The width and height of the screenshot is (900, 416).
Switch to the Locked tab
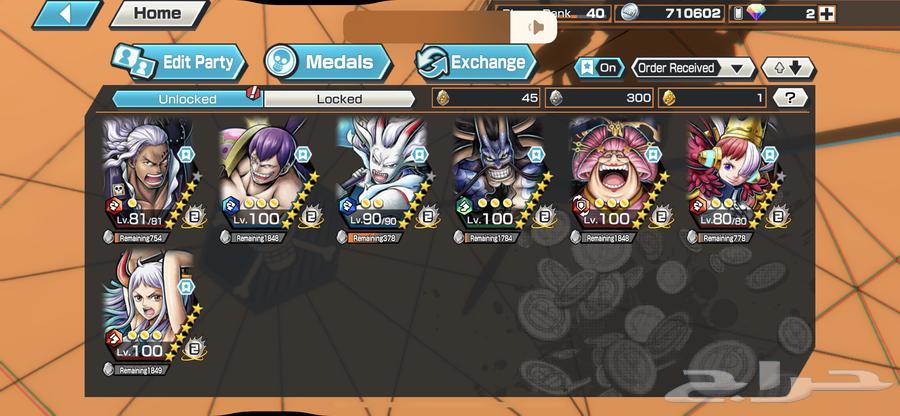click(x=339, y=98)
